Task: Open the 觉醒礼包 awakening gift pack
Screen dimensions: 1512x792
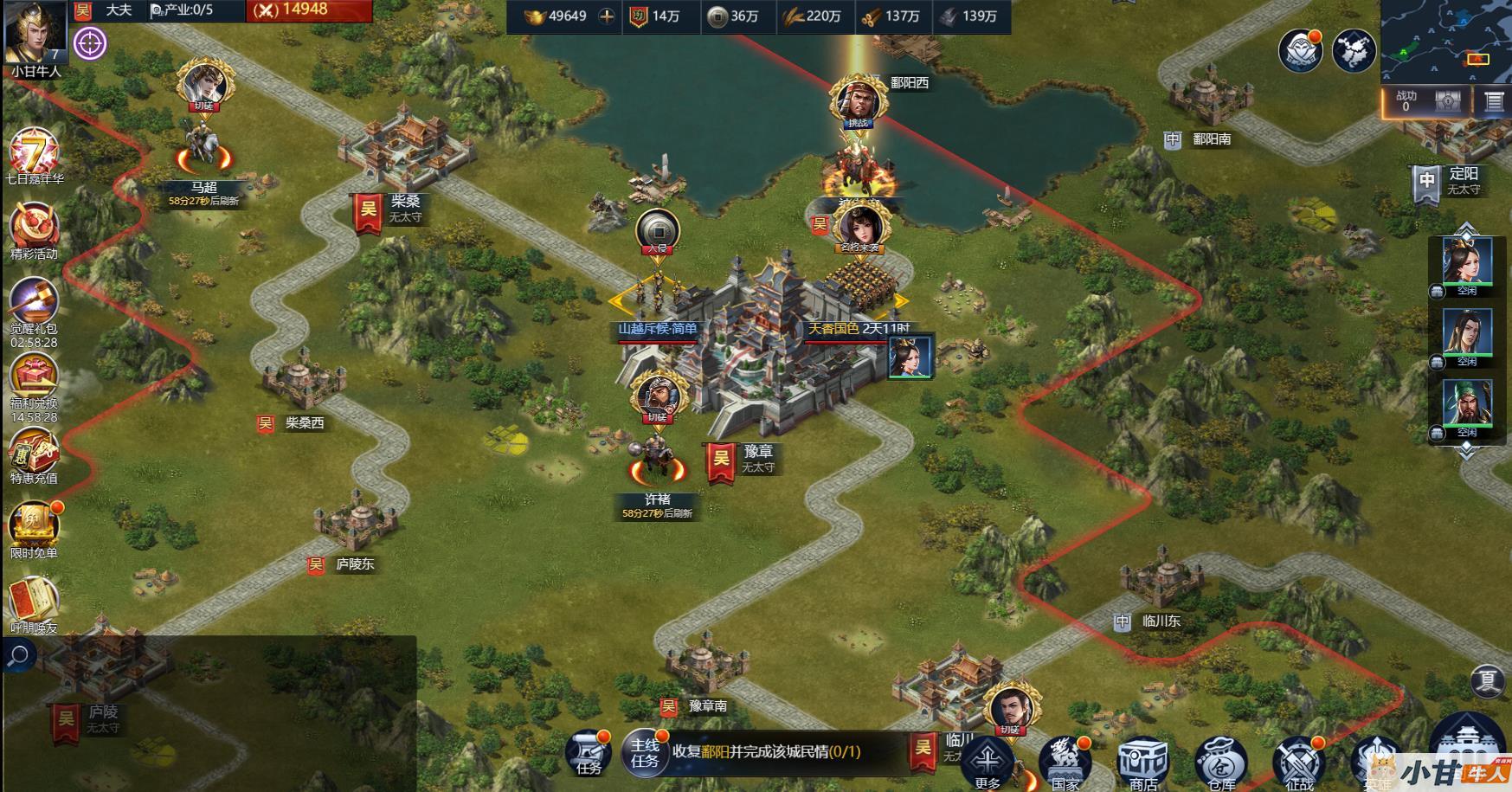Action: (34, 303)
